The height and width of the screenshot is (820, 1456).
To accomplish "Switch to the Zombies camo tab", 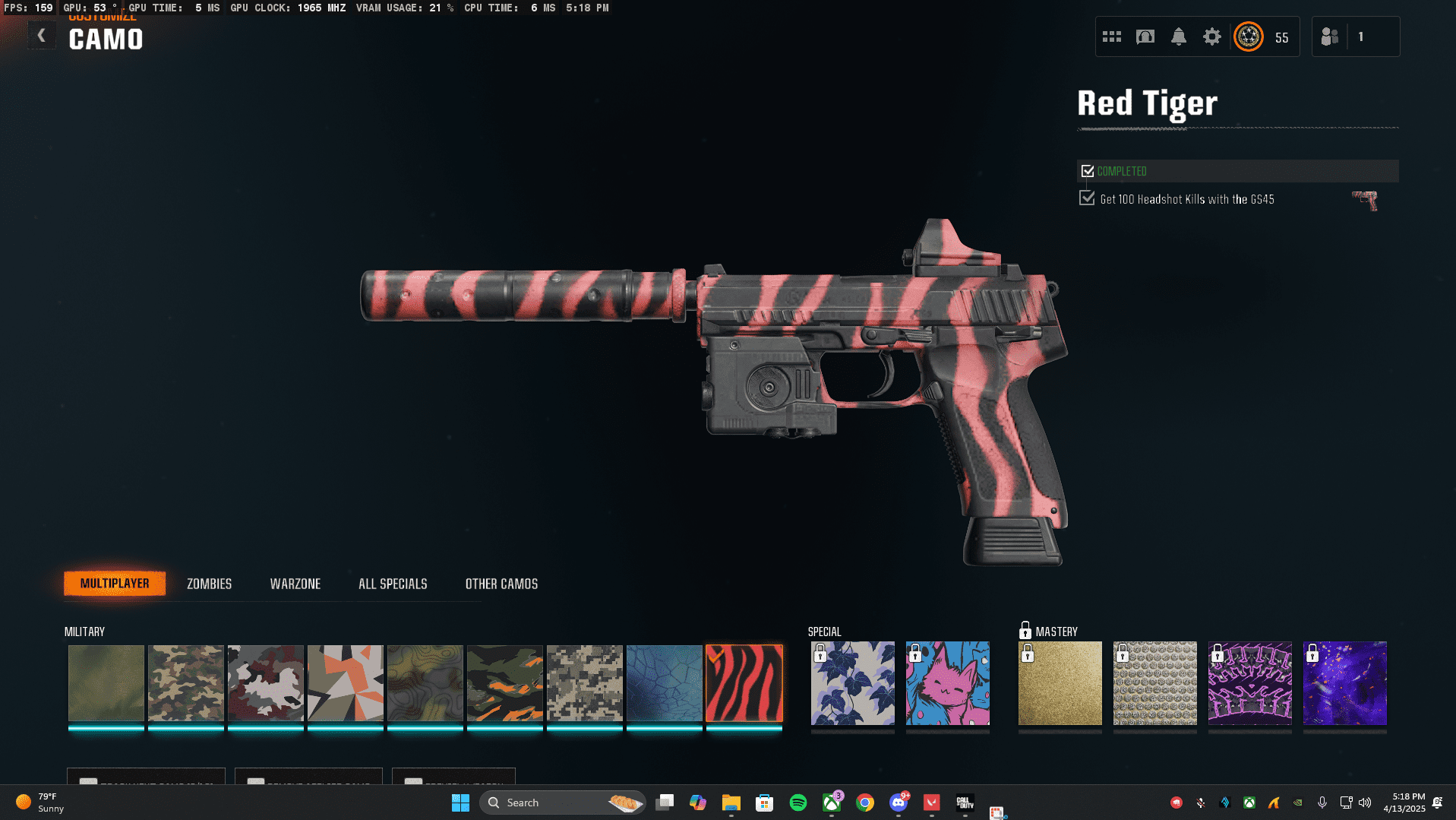I will click(x=209, y=584).
